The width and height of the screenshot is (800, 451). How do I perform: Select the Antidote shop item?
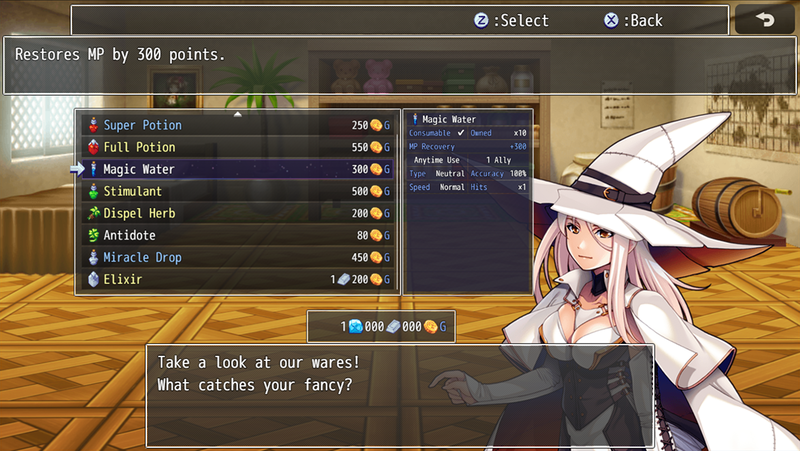[238, 236]
